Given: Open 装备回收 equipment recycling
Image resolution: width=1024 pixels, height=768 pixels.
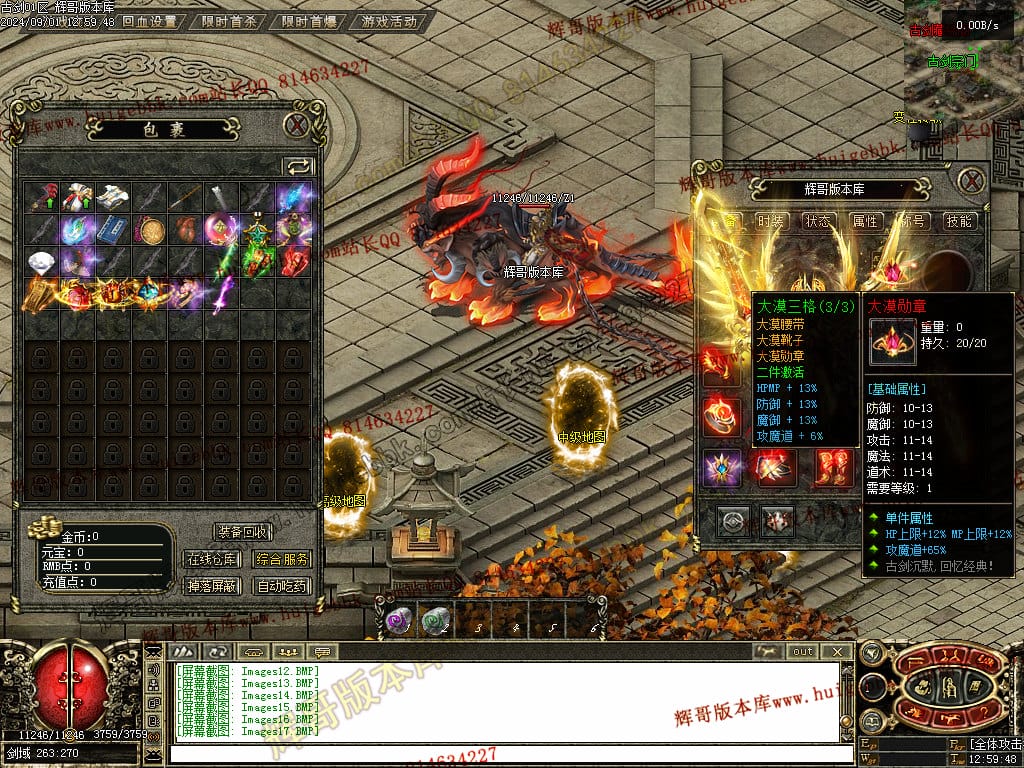Looking at the screenshot, I should tap(242, 532).
